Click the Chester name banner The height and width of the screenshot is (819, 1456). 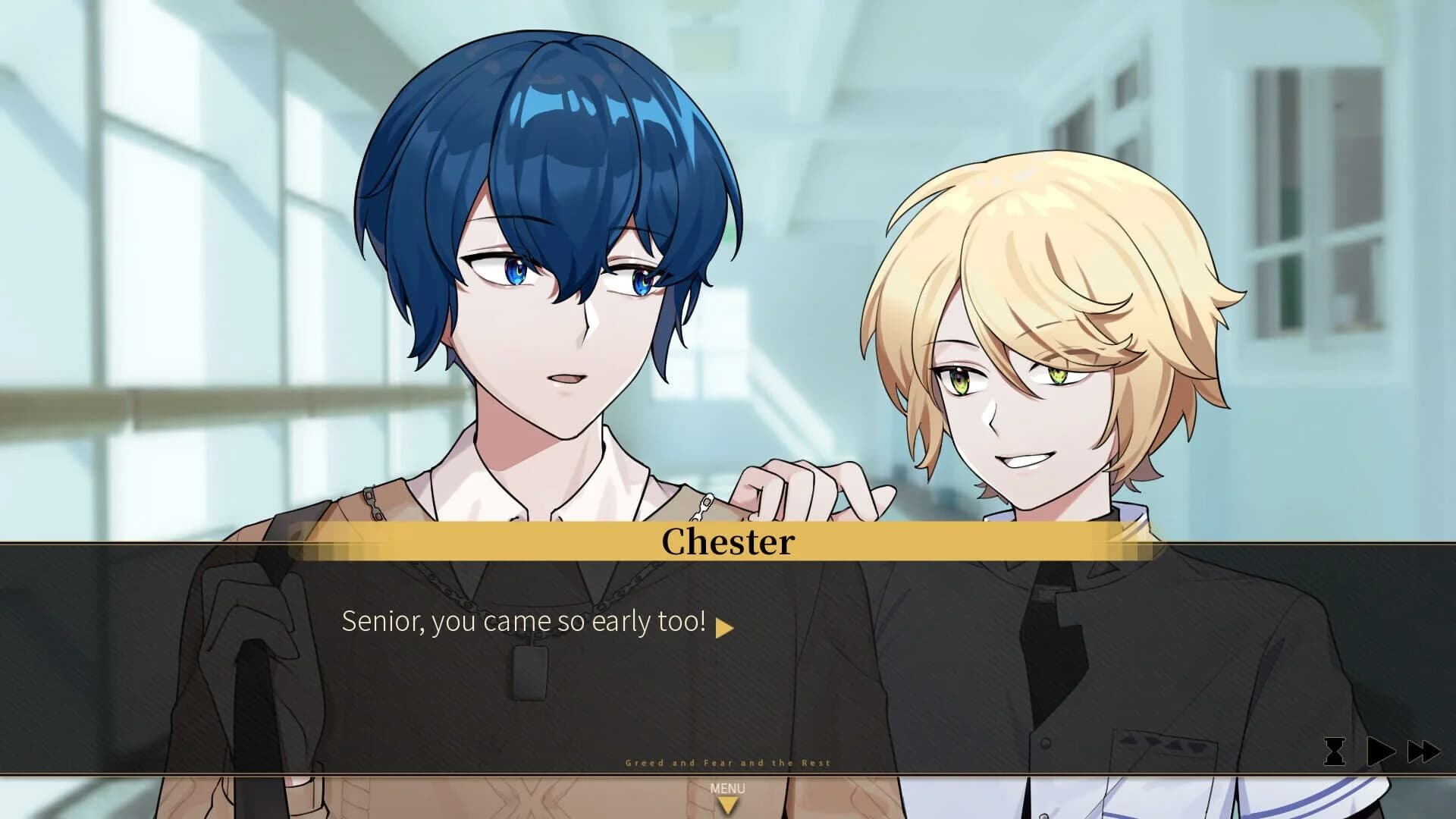pos(726,543)
